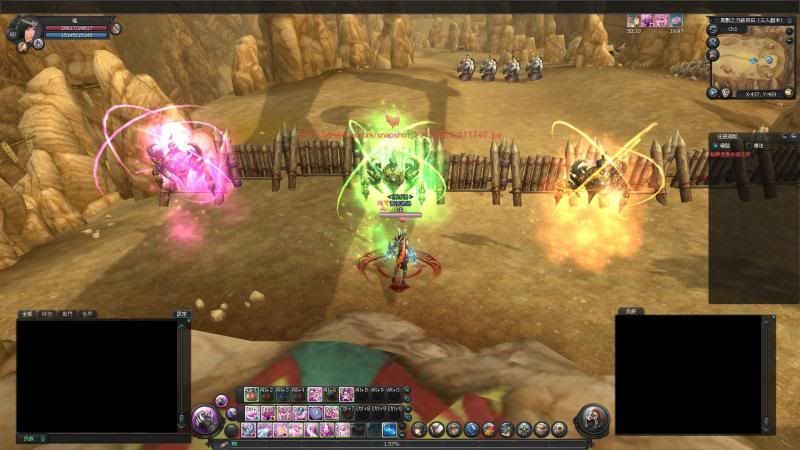The image size is (800, 450).
Task: Activate the glowing blue square skill slot
Action: click(389, 429)
